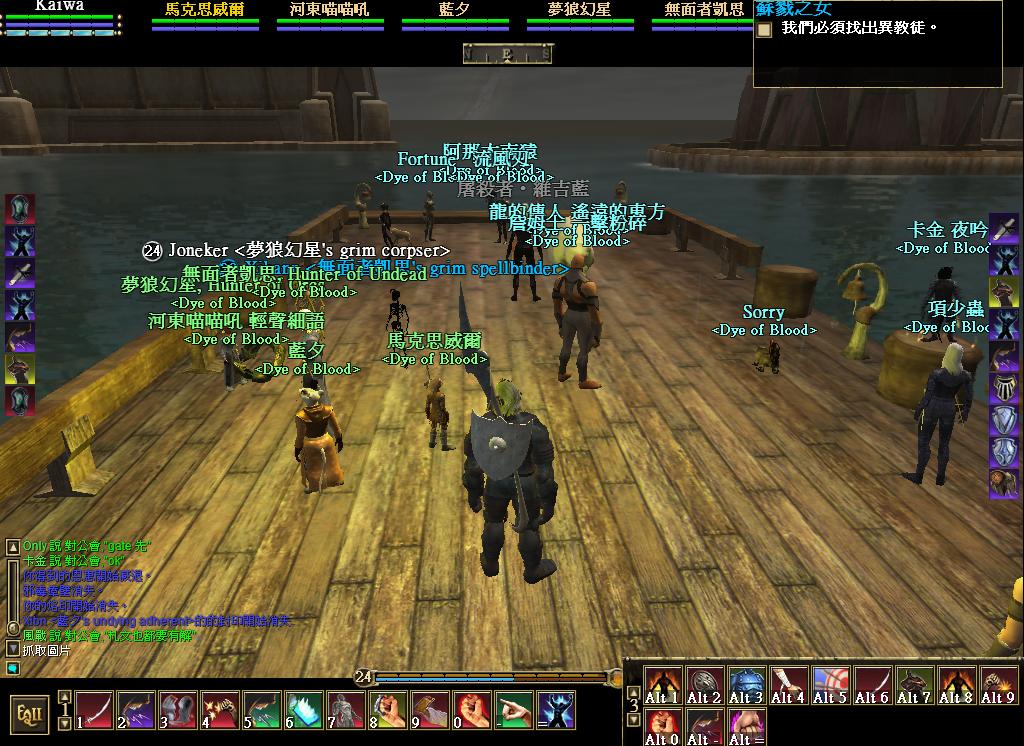Toggle the quest objective checkbox in the tracker
This screenshot has width=1024, height=746.
tap(765, 30)
